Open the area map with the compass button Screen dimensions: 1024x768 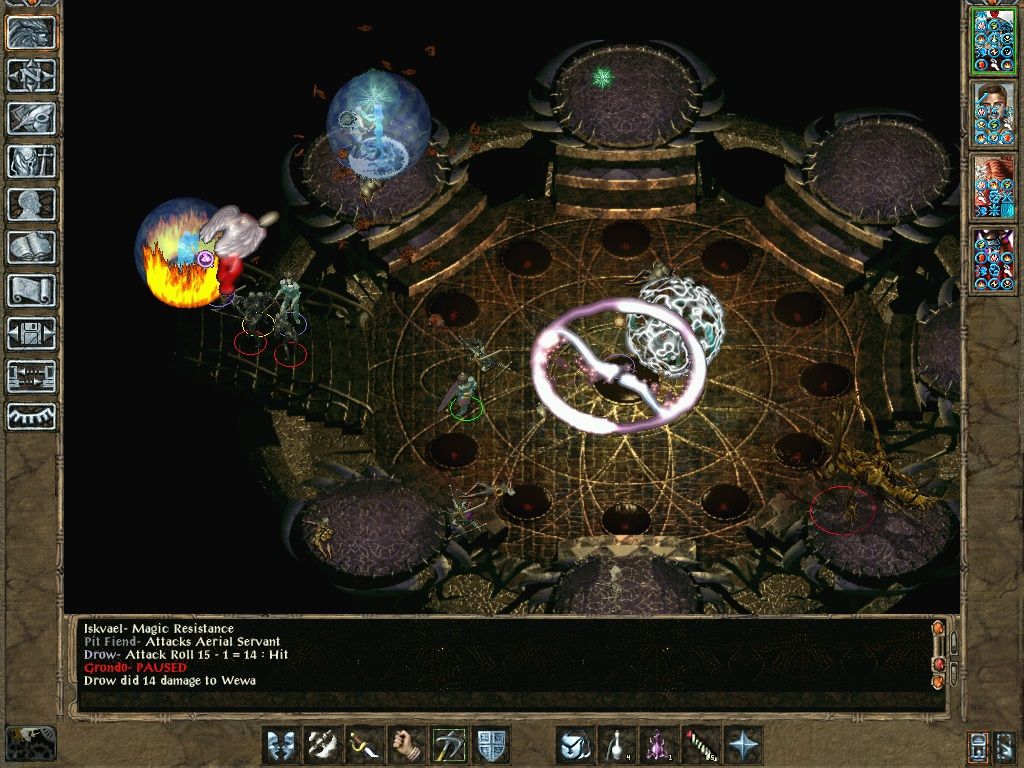click(x=32, y=75)
